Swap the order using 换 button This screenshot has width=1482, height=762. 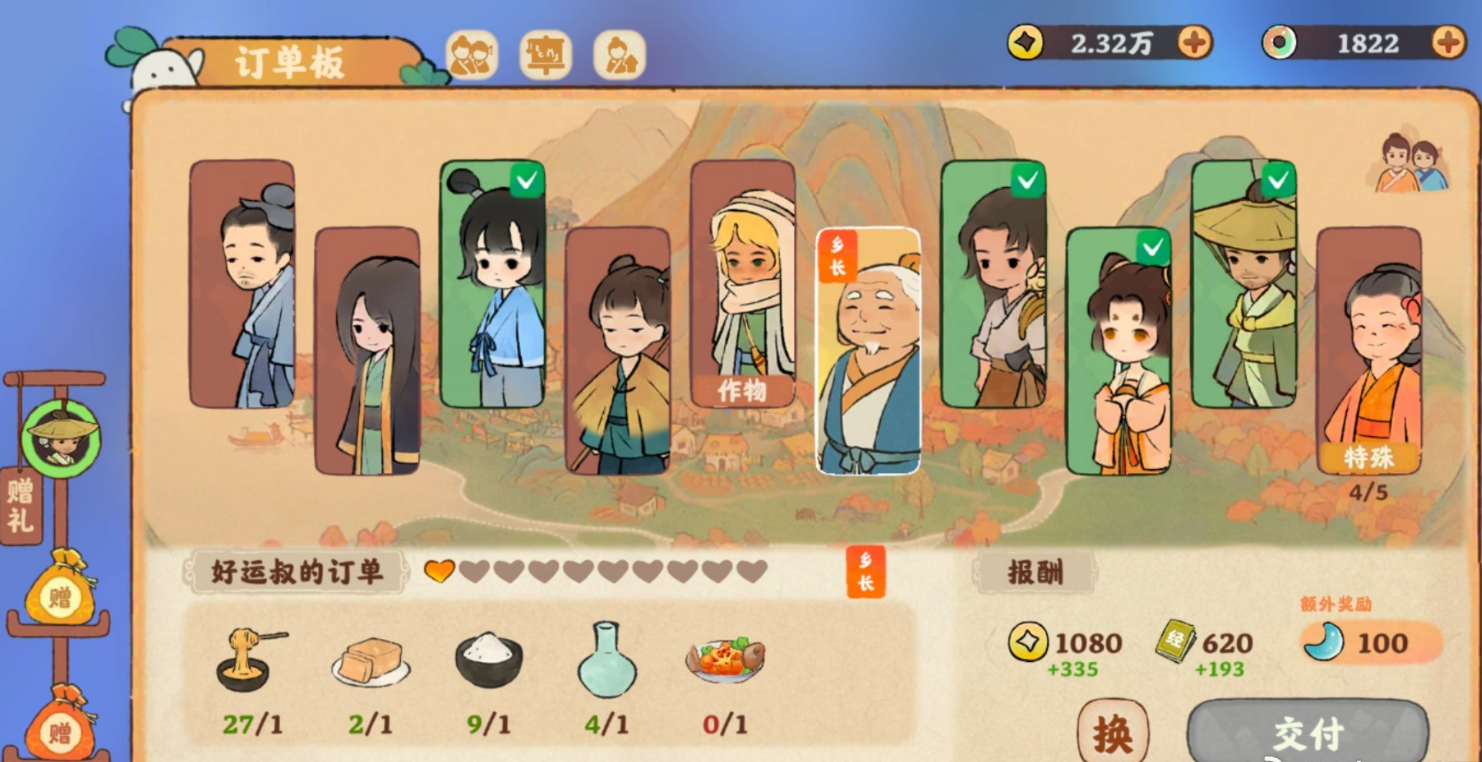click(x=1112, y=733)
